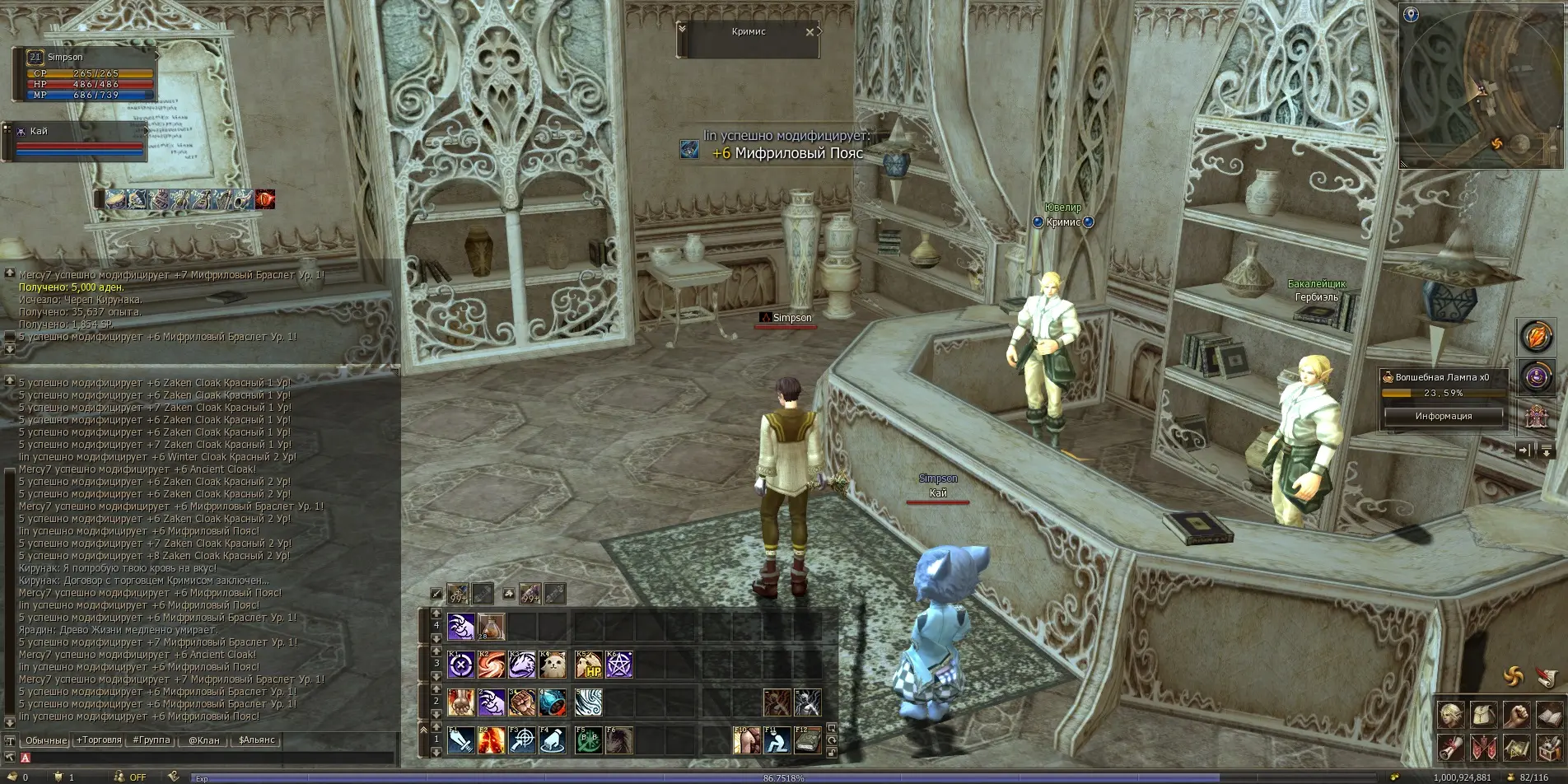Viewport: 1568px width, 784px height.
Task: Select the @Клан chat tab
Action: click(203, 740)
